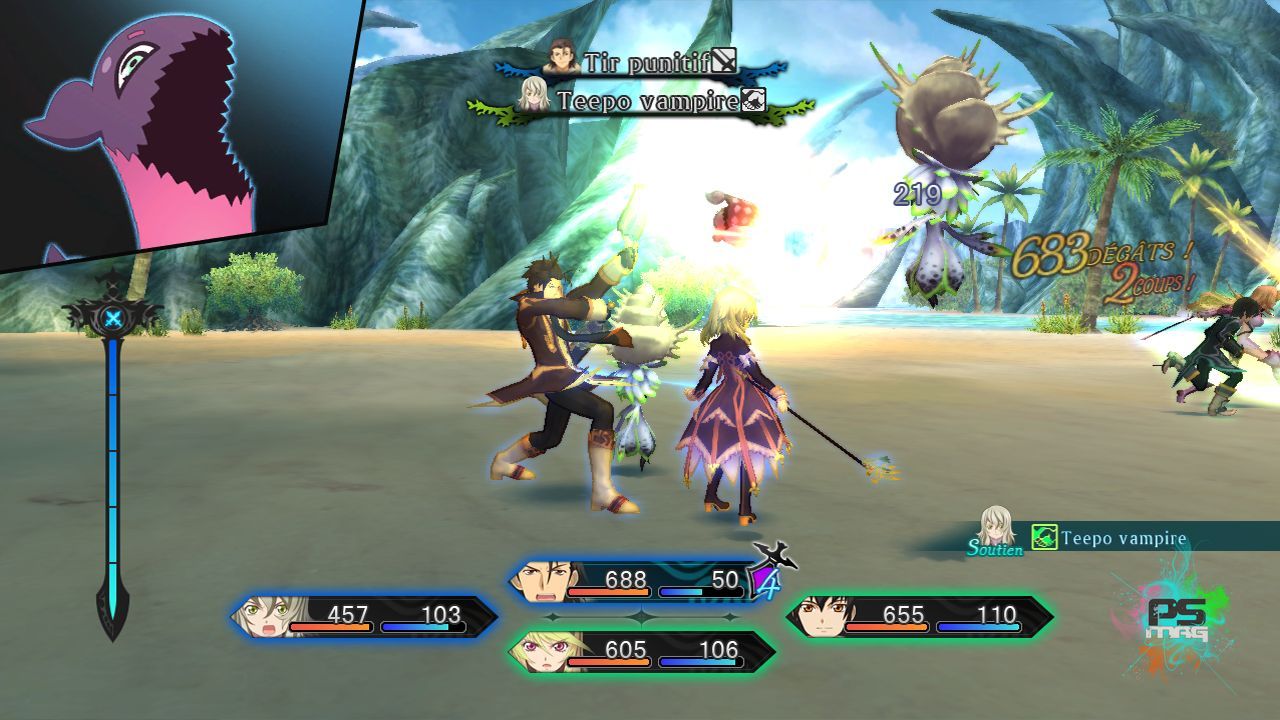Select the party panel showing 457 HP
1280x720 pixels.
click(364, 616)
